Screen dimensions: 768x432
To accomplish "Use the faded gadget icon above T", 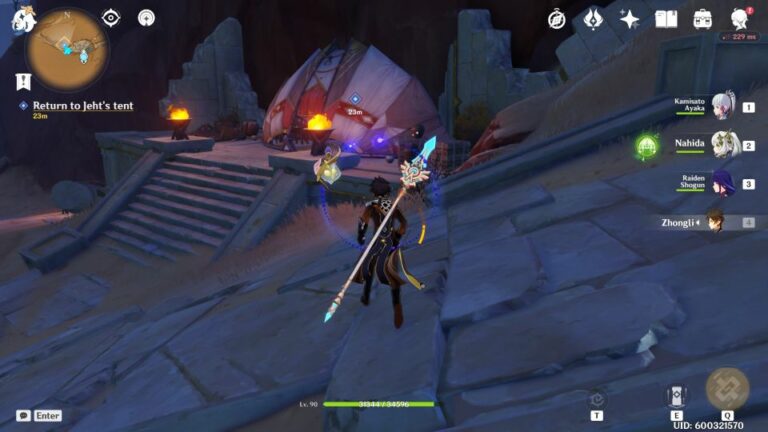I will (597, 398).
